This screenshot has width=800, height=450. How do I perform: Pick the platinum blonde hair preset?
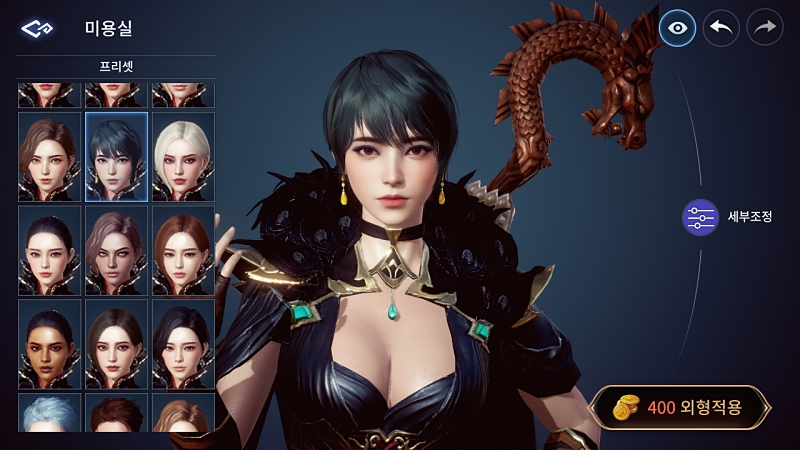[x=183, y=157]
